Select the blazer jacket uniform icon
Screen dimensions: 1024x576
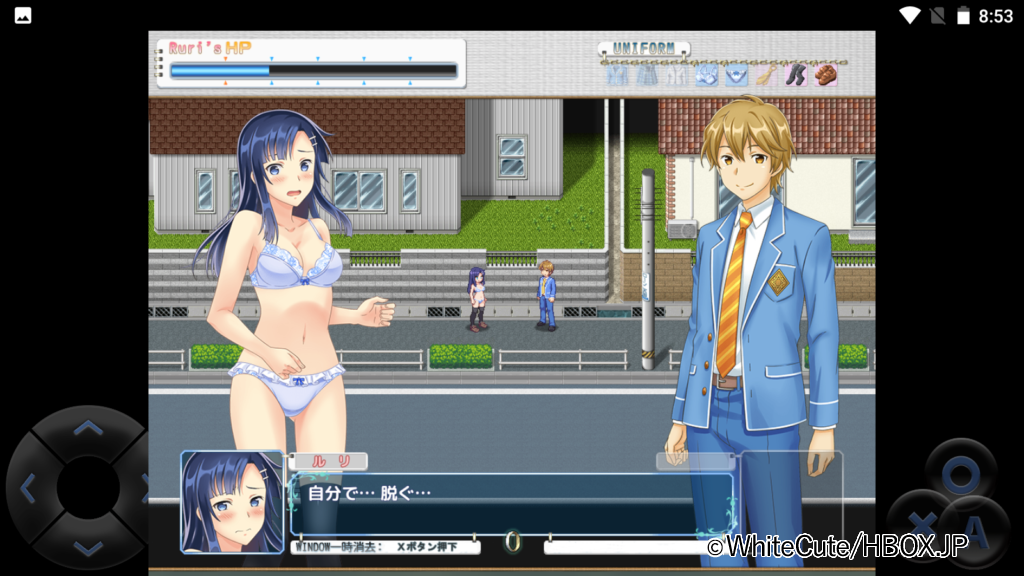(x=617, y=75)
